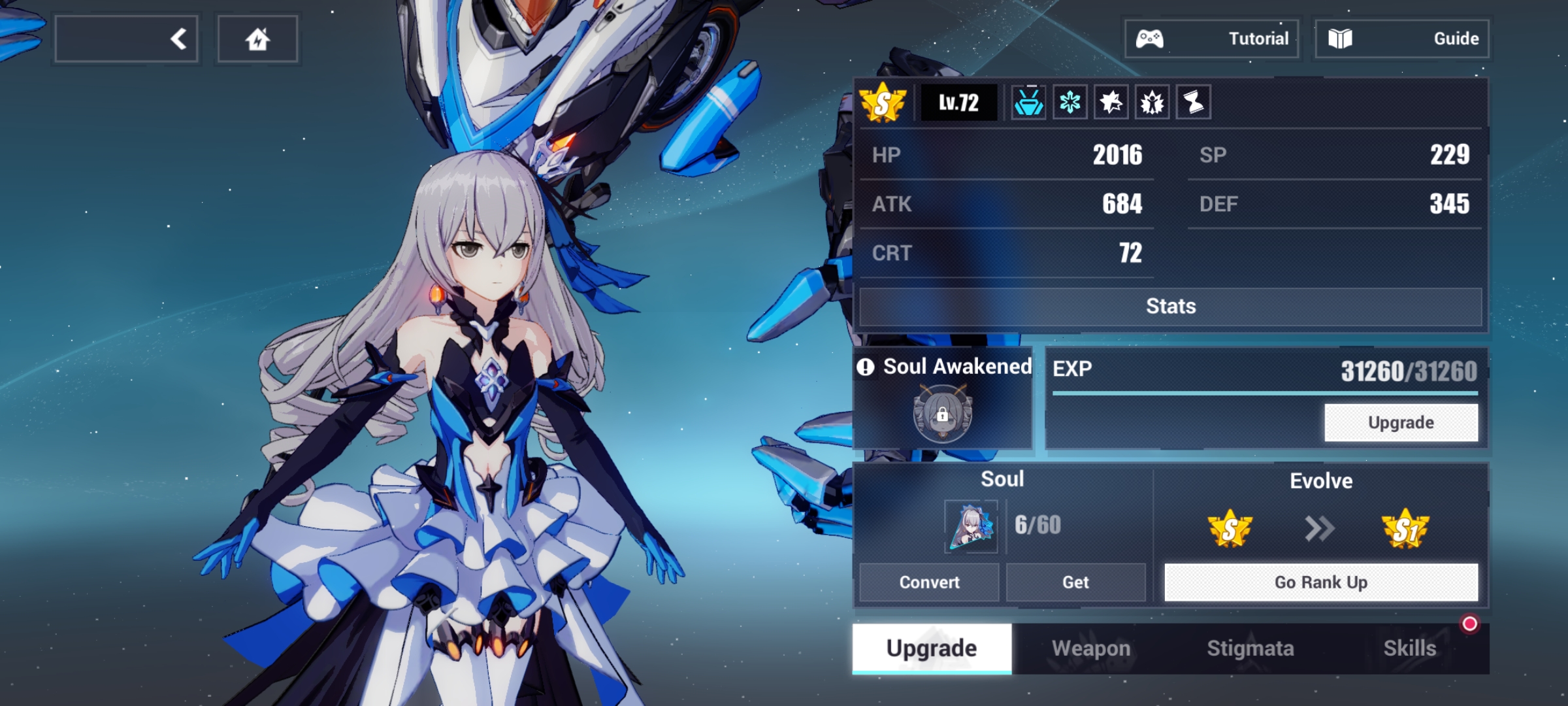Select the white star damage type icon
Screen dimensions: 1568x706
tap(1111, 101)
